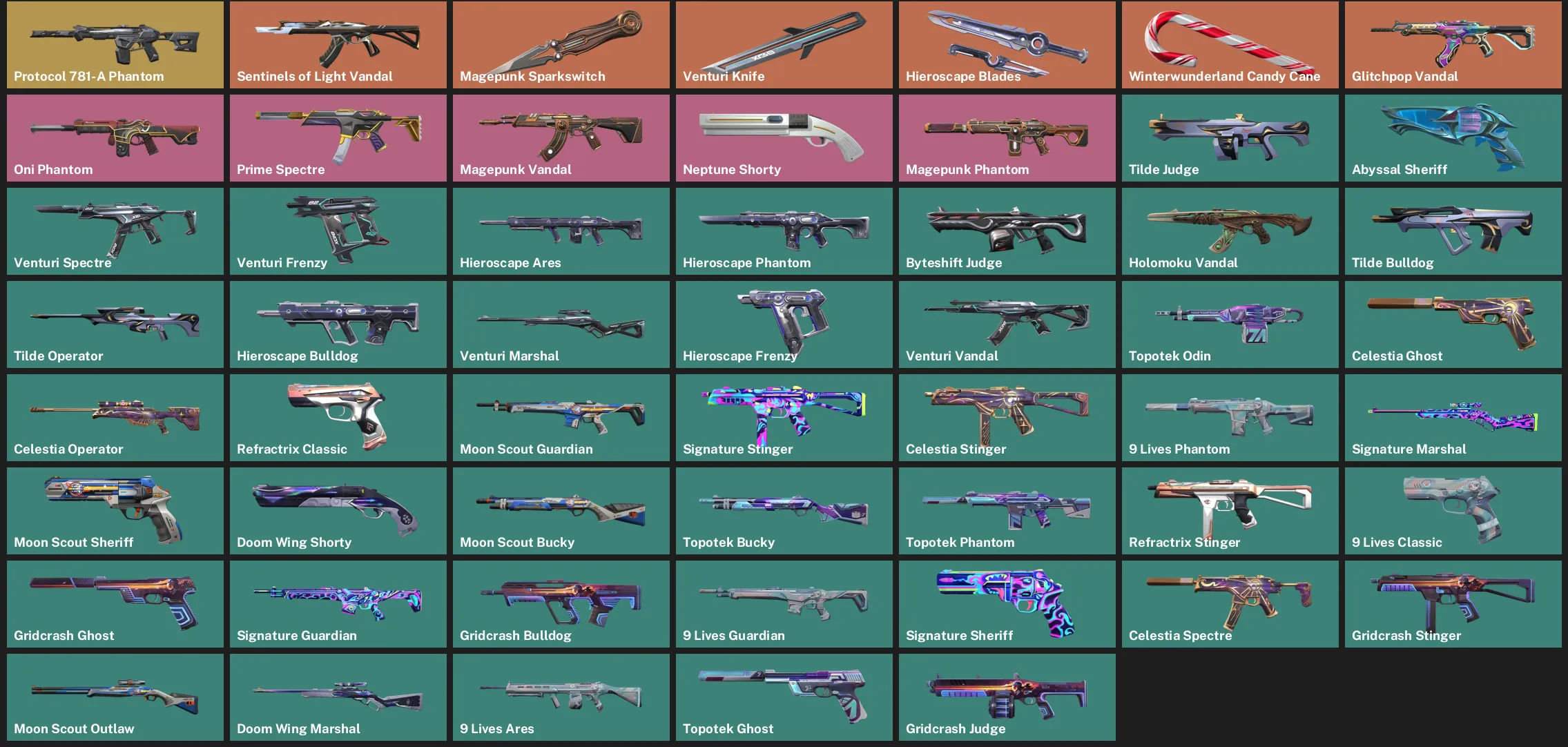The height and width of the screenshot is (747, 1568).
Task: Open the Gridcrash Judge skin
Action: coord(1007,697)
